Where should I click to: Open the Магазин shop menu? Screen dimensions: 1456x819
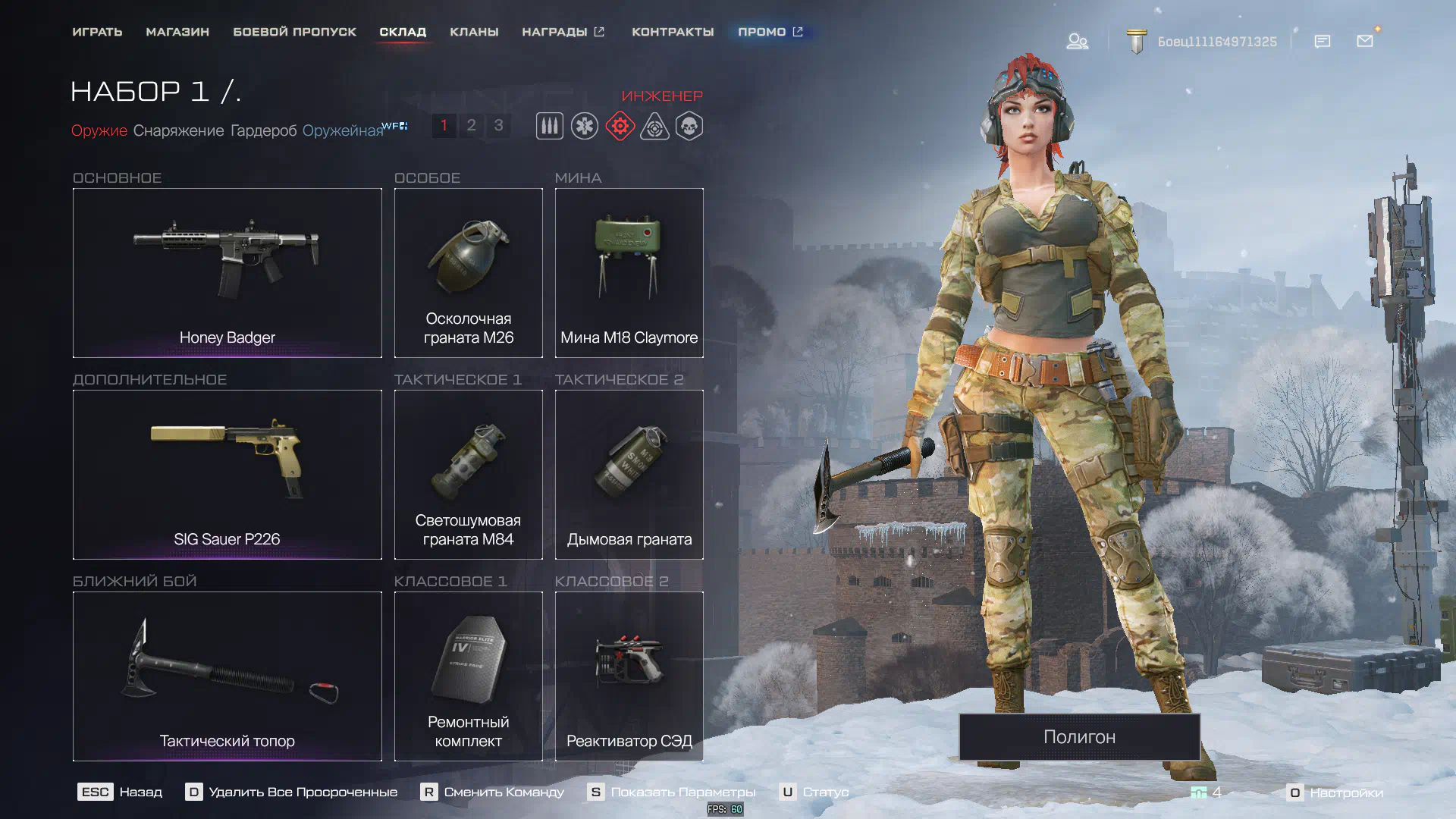click(x=177, y=32)
